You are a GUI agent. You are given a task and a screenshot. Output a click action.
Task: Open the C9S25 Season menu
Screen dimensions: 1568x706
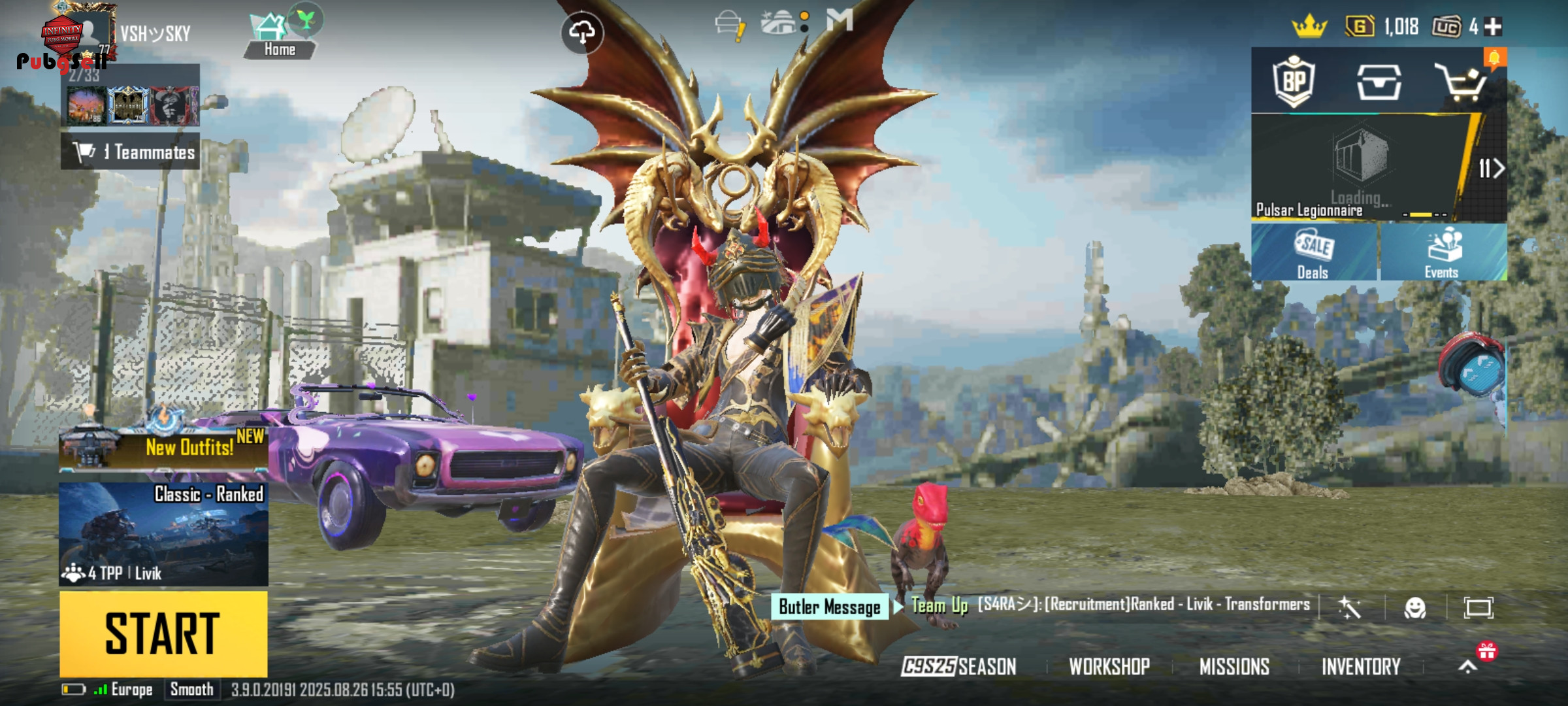(x=958, y=666)
